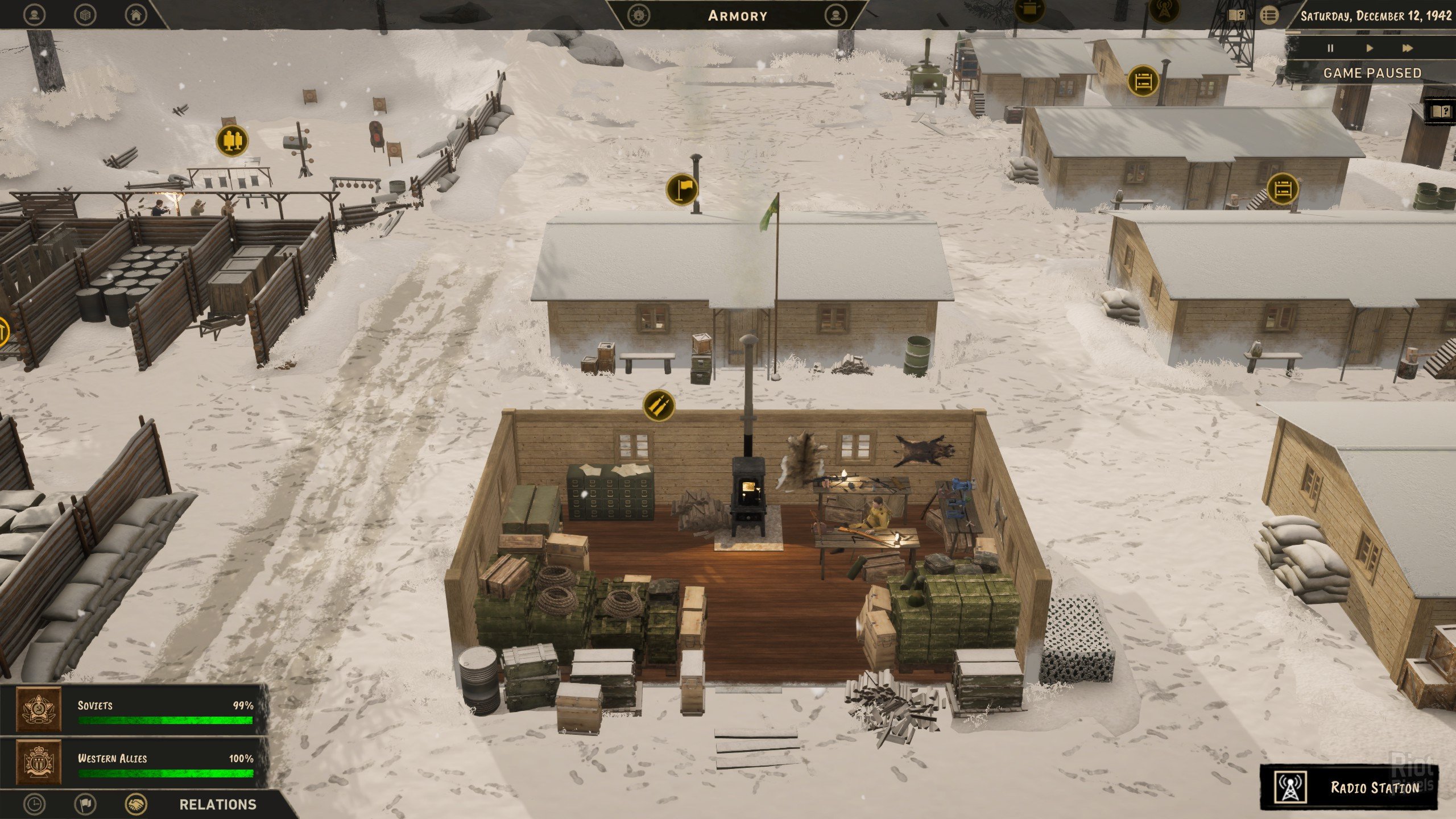1456x819 pixels.
Task: Open the list menu icon beside the date
Action: tap(1269, 15)
